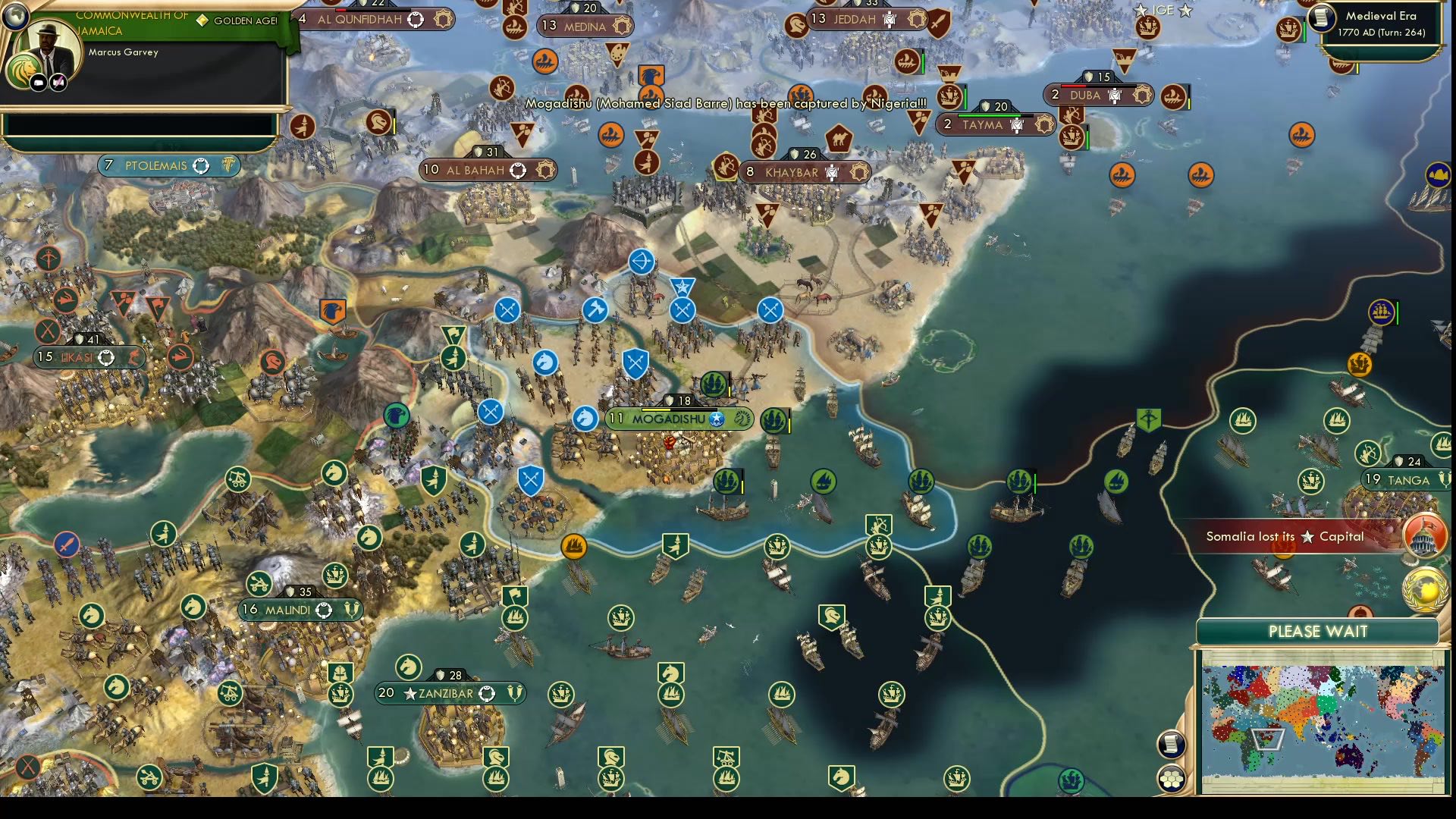The image size is (1456, 819).
Task: Toggle strategic view with the globe in the top-left corner
Action: 16,16
